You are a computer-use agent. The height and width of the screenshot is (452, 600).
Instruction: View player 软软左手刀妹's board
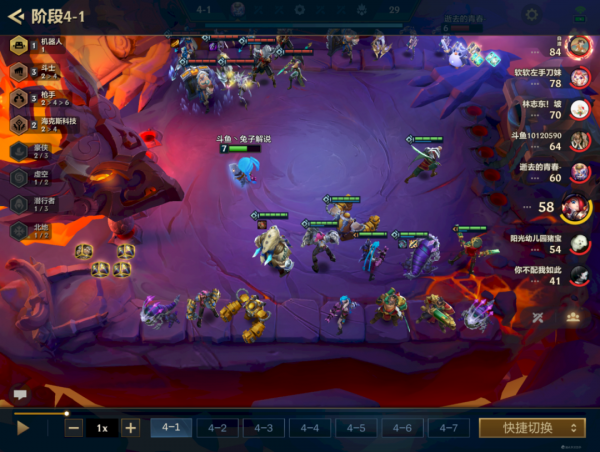(577, 77)
